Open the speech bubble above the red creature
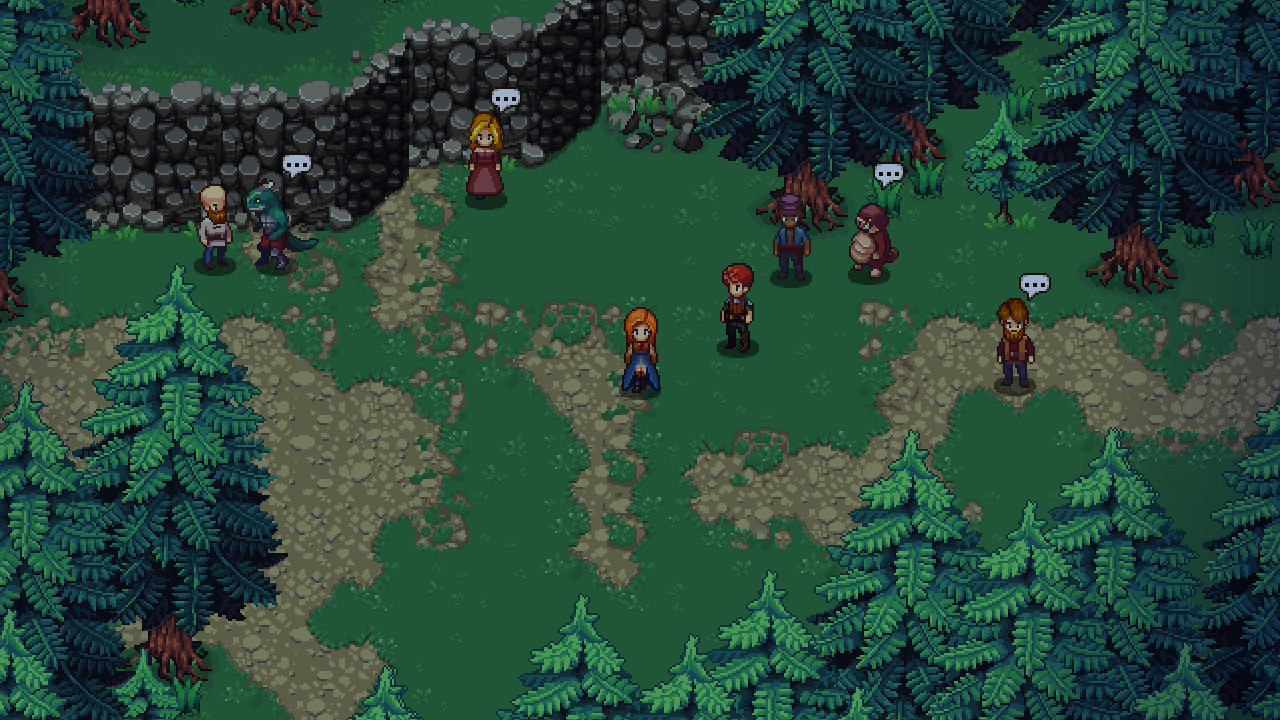Screen dimensions: 1280x720 (x=888, y=174)
